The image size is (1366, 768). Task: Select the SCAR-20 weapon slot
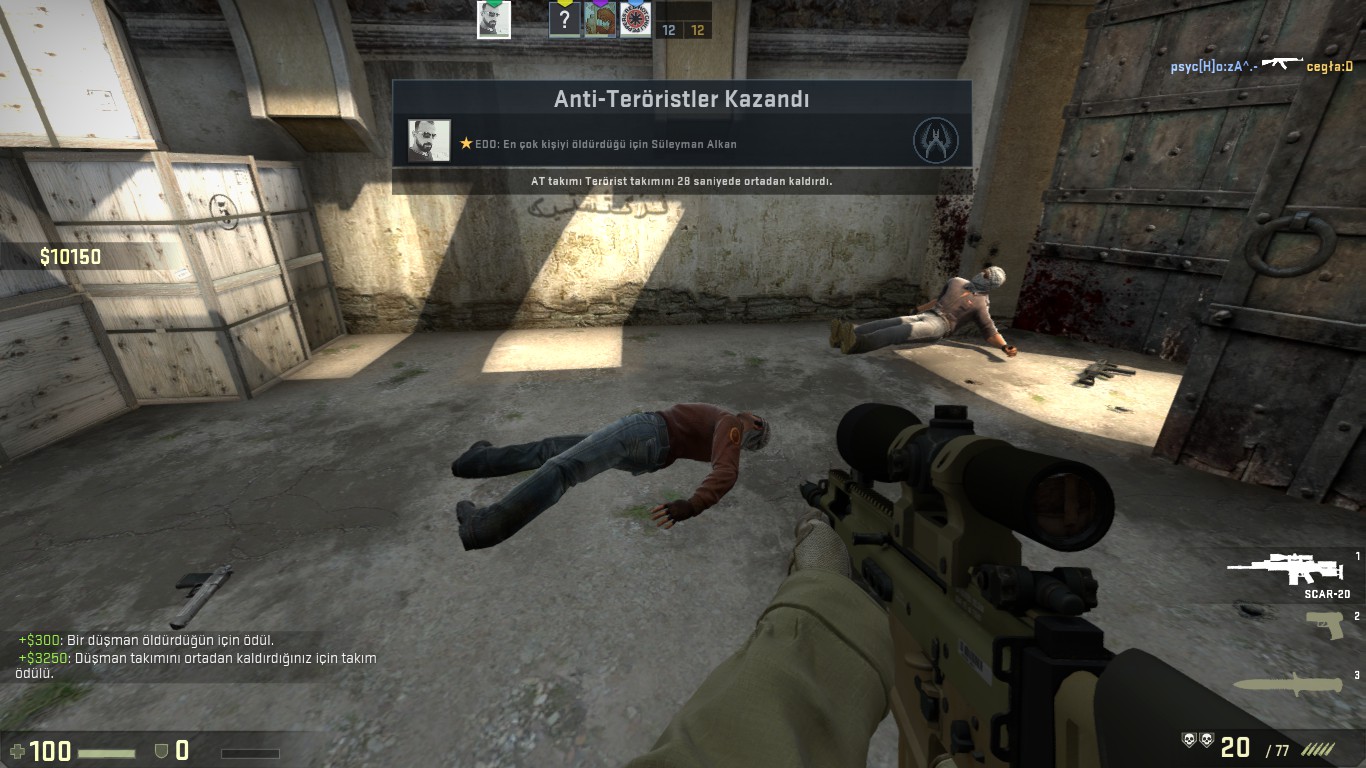(1285, 570)
